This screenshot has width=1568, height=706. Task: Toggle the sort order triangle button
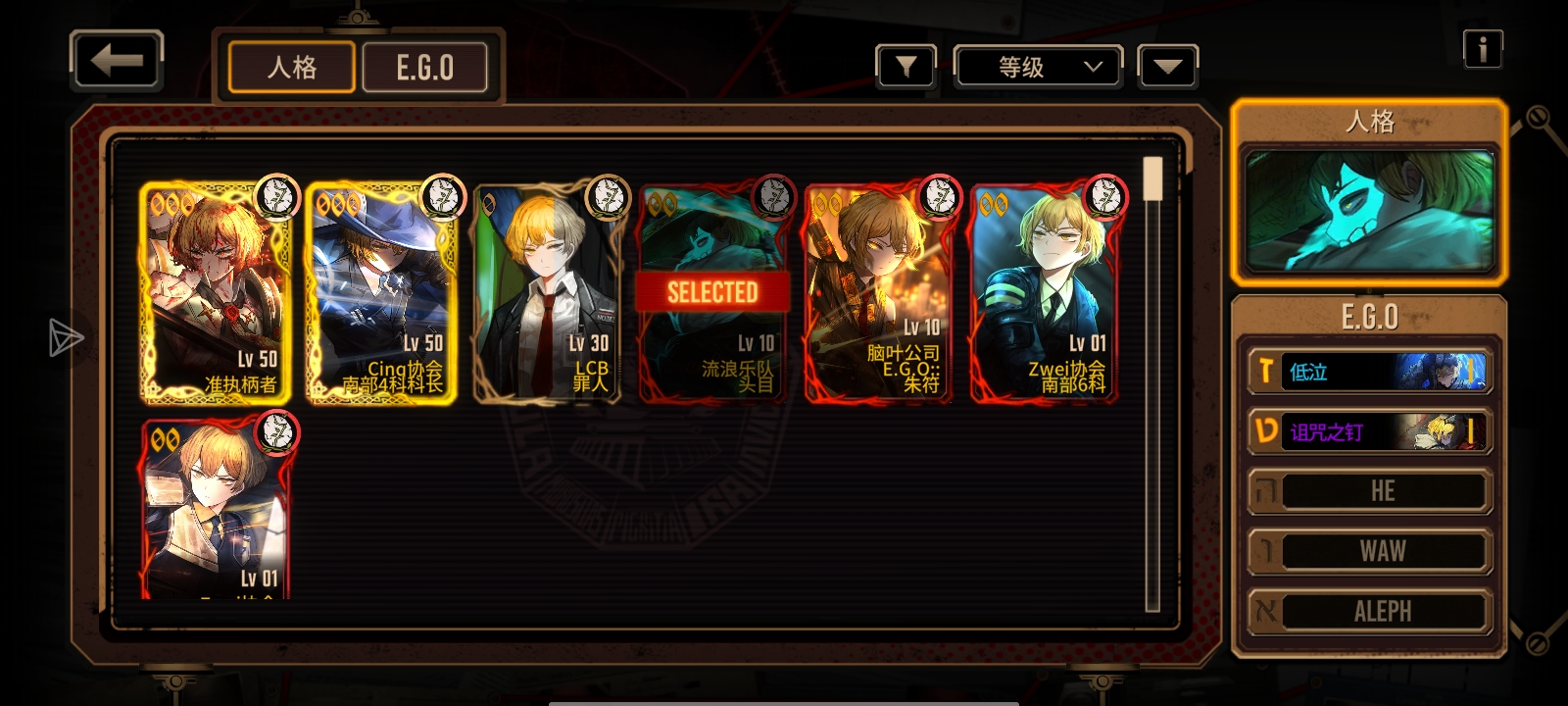(1167, 67)
